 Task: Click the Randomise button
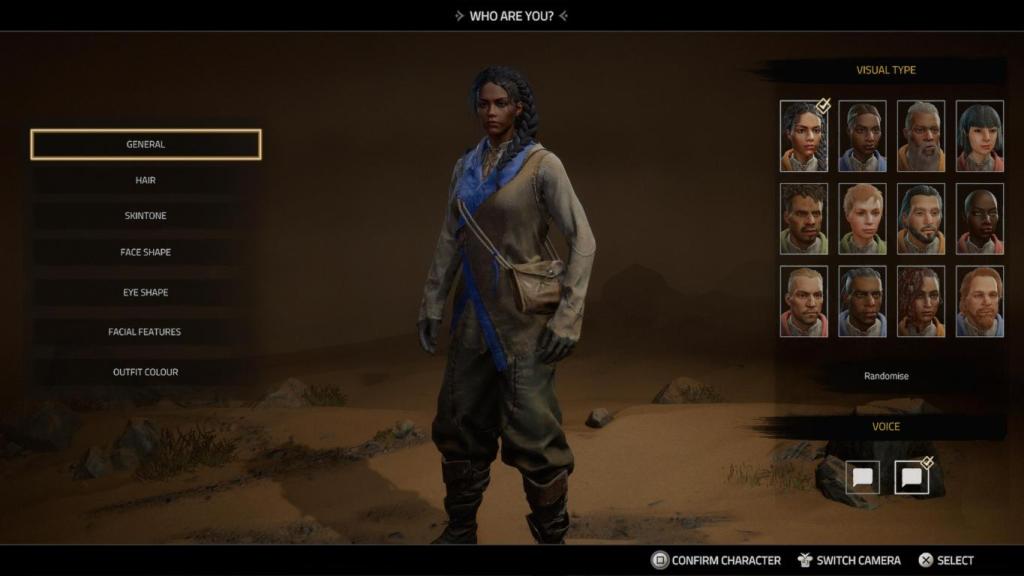886,376
